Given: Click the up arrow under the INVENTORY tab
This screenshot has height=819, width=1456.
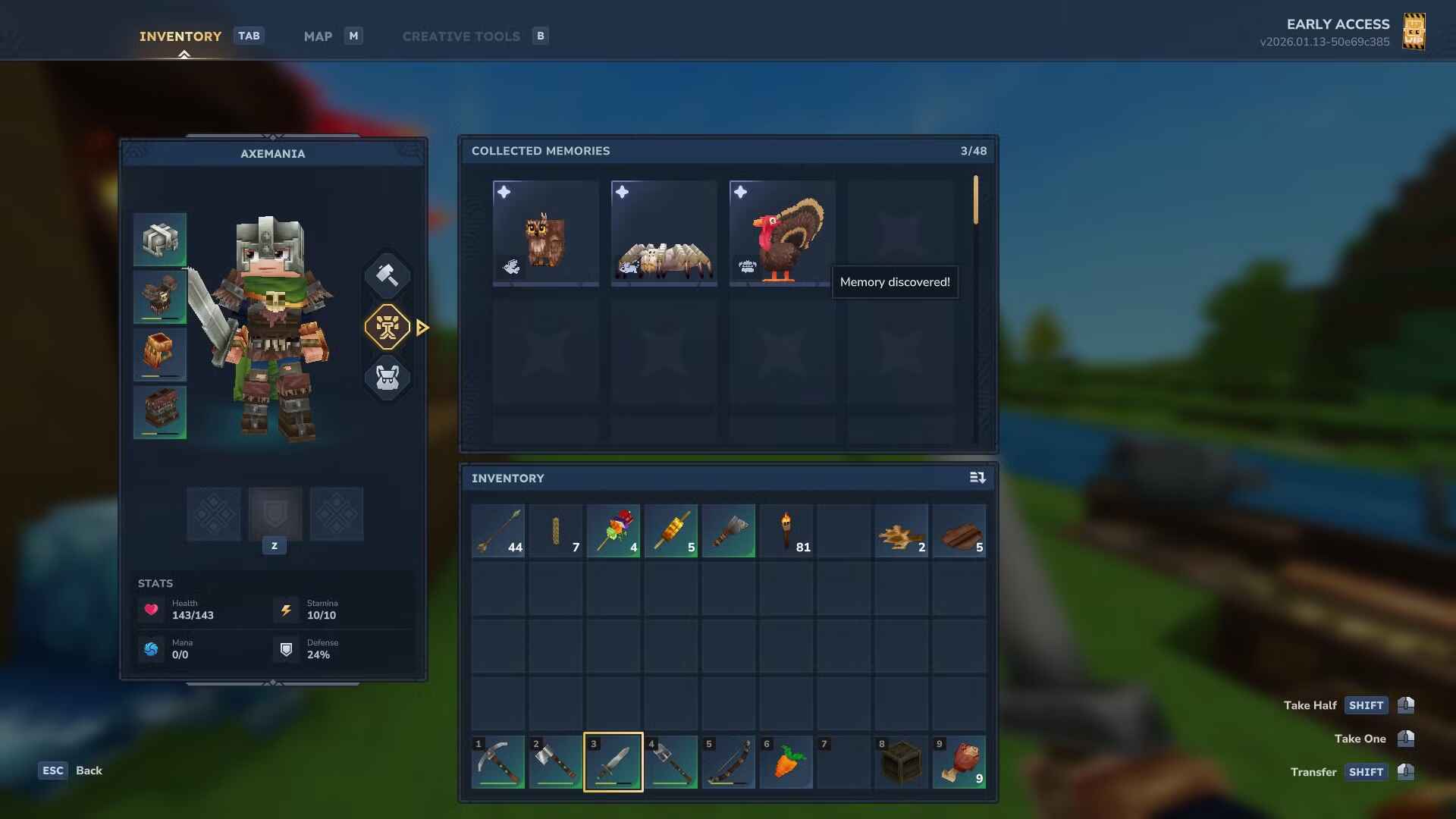Looking at the screenshot, I should pyautogui.click(x=183, y=54).
